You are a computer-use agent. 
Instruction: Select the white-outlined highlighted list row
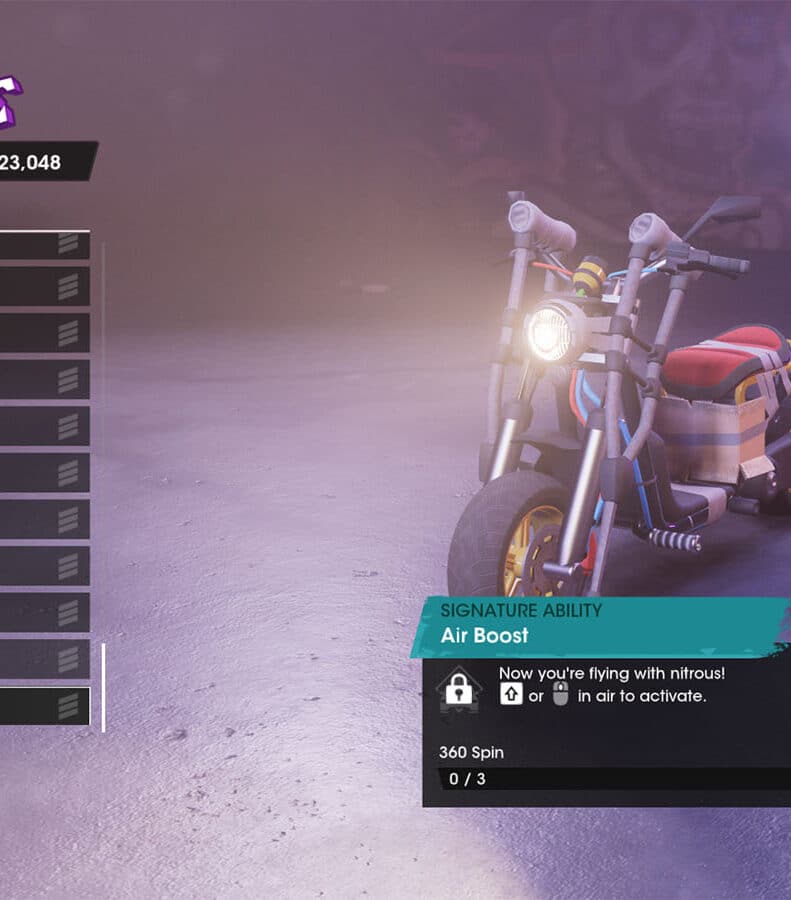pyautogui.click(x=44, y=706)
